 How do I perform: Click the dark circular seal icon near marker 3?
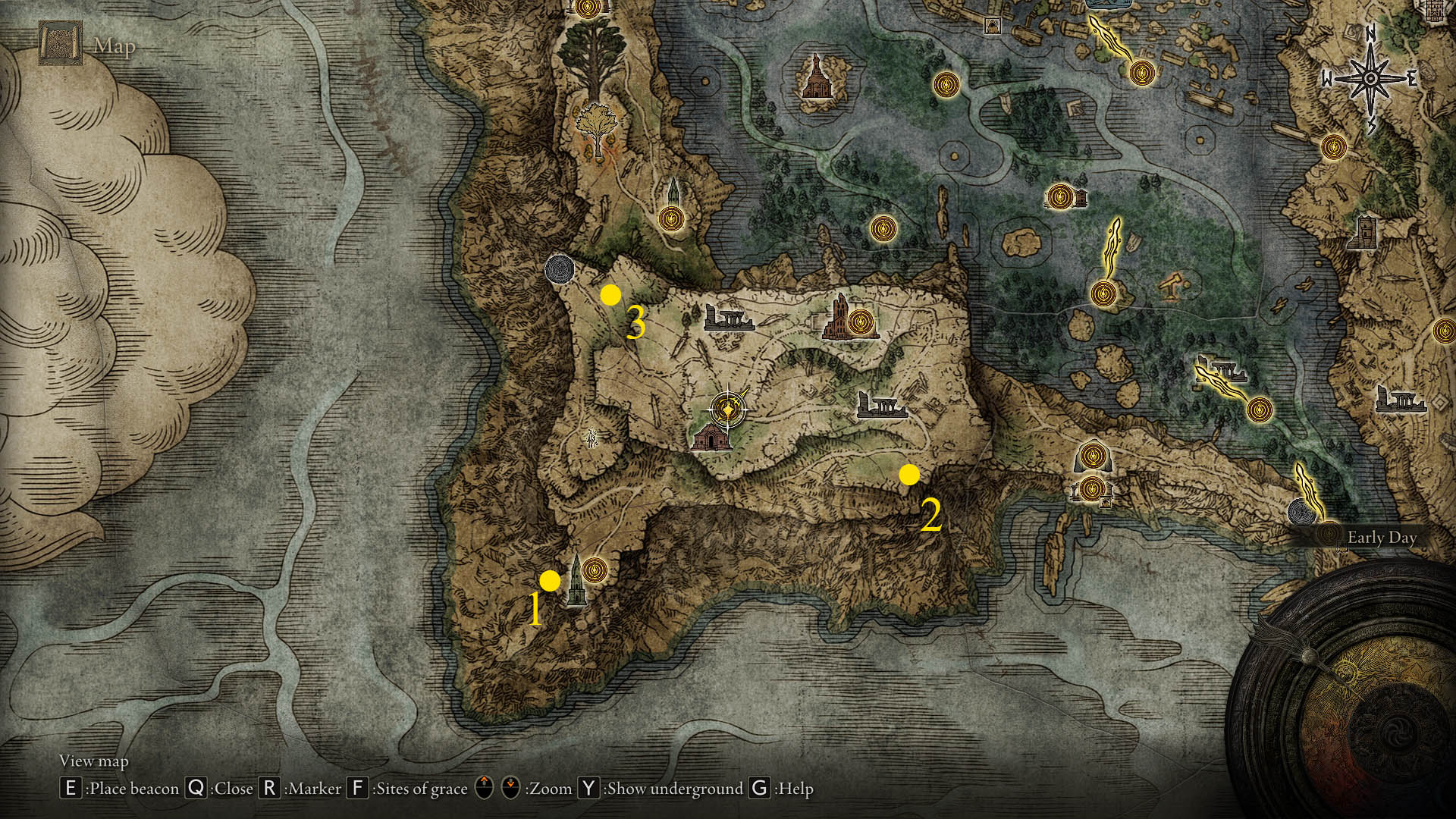[559, 269]
